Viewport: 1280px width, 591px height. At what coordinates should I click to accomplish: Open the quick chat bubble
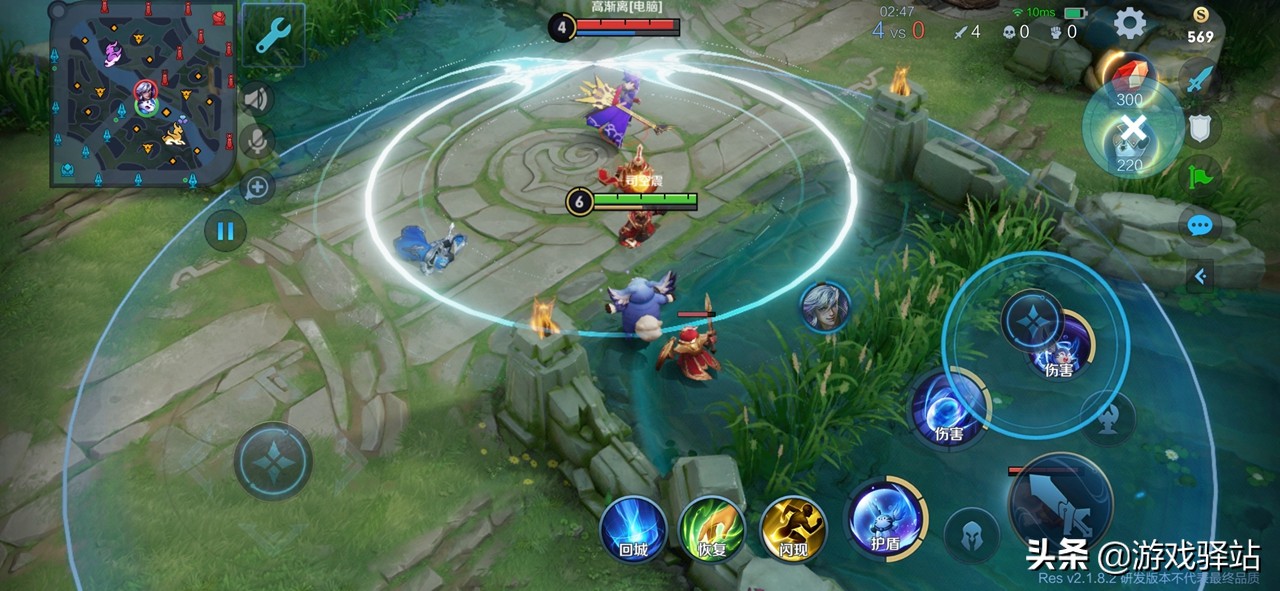pos(1199,226)
